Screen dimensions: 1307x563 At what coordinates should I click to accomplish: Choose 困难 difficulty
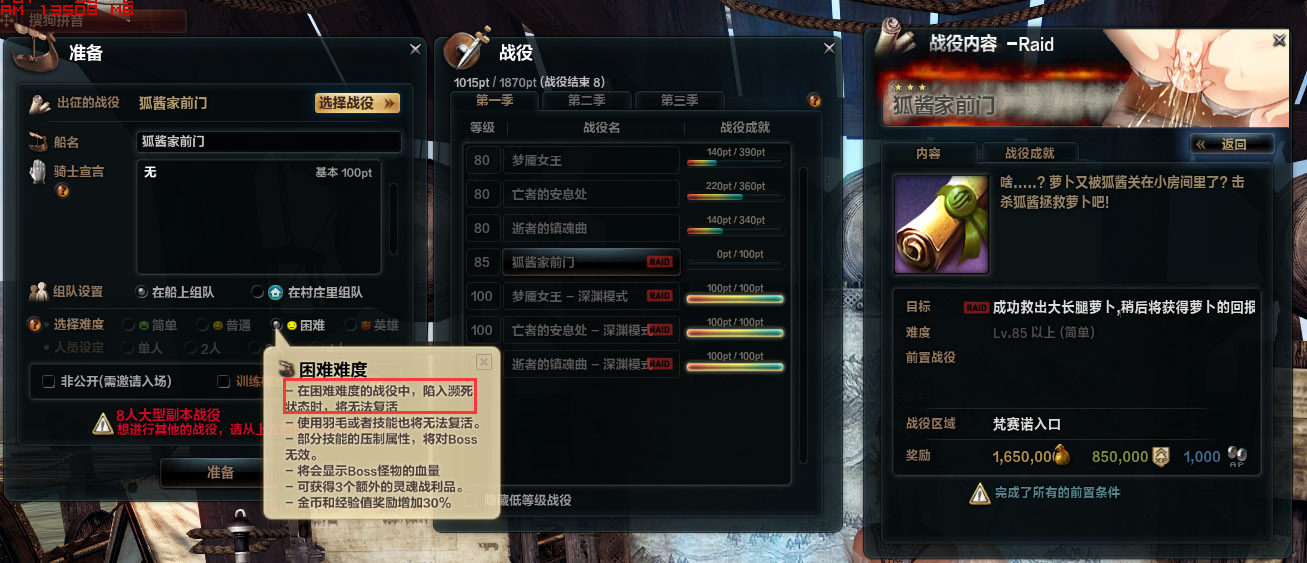point(277,325)
